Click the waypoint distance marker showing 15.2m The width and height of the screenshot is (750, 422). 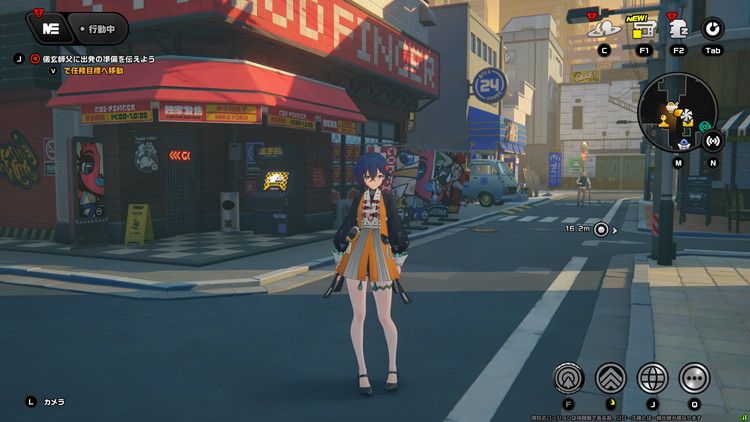pyautogui.click(x=601, y=229)
